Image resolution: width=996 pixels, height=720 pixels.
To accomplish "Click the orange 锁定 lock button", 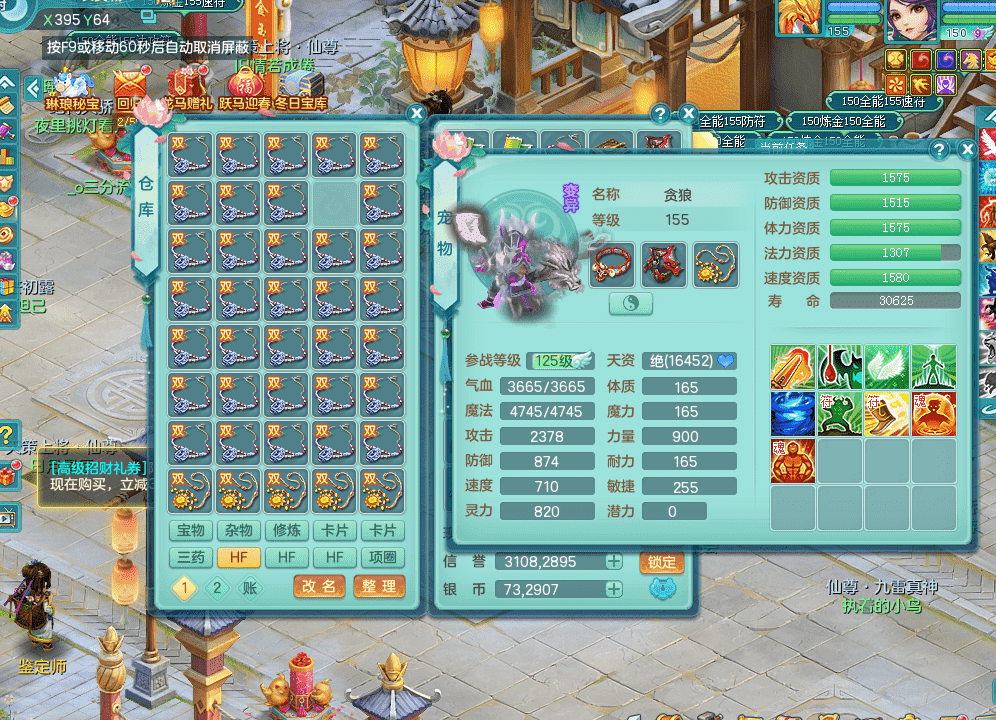I will (x=661, y=562).
